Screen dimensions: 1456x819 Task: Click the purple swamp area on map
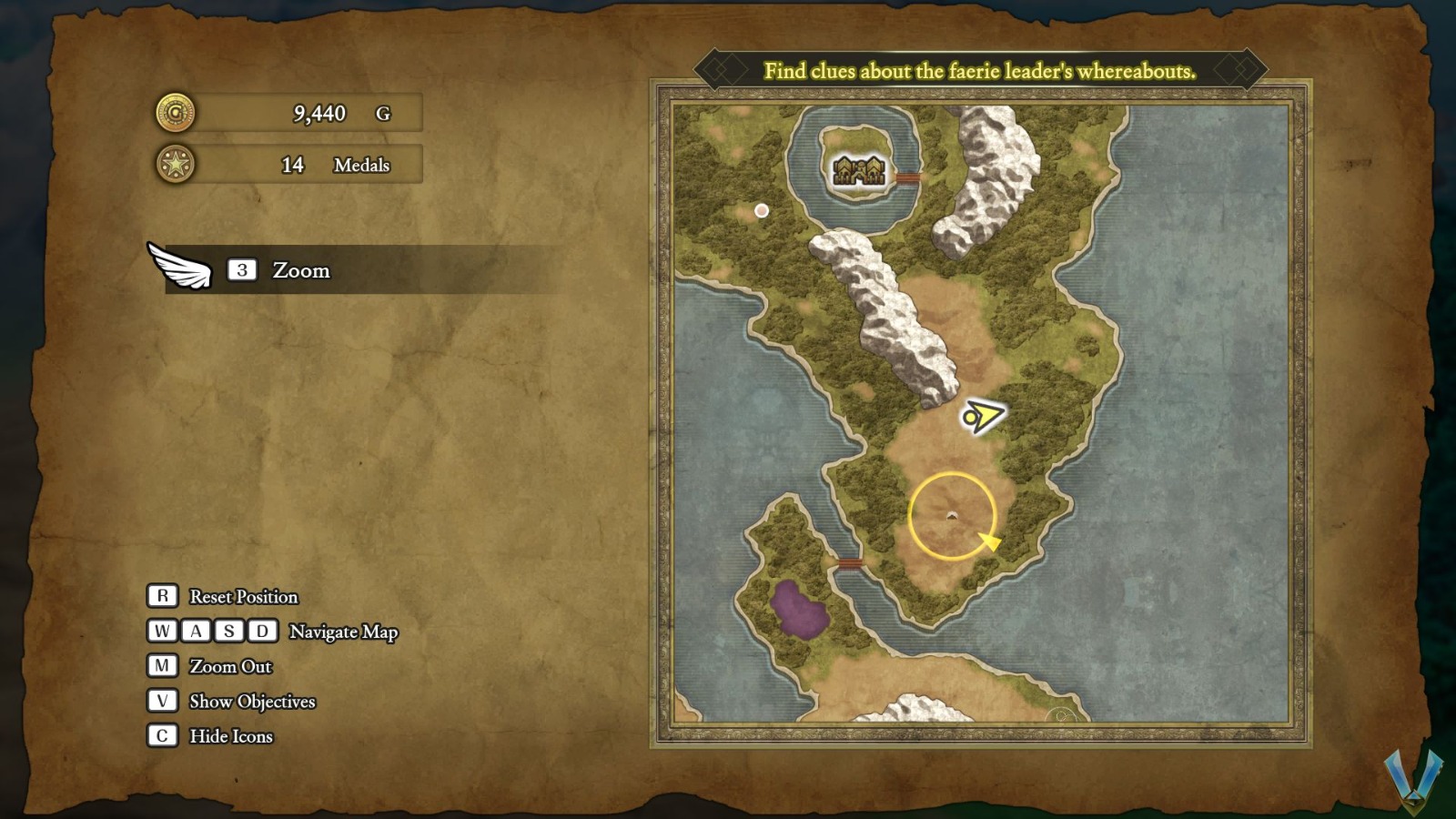[x=798, y=609]
